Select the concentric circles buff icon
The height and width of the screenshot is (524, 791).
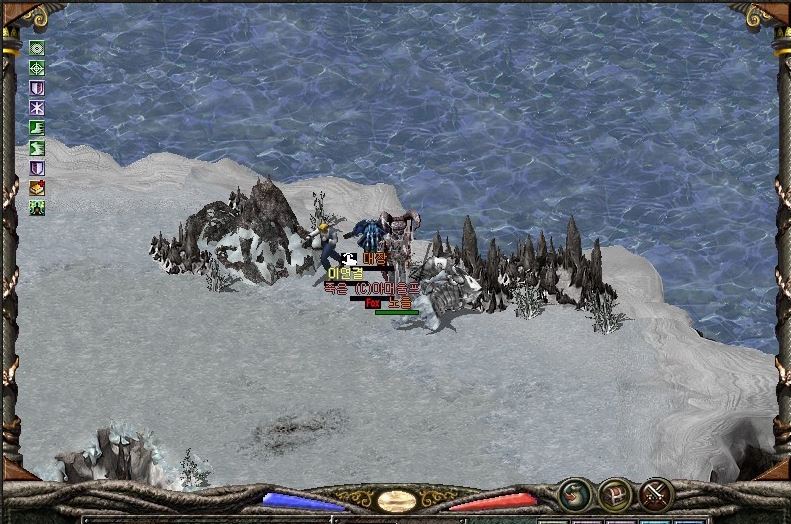(x=38, y=48)
